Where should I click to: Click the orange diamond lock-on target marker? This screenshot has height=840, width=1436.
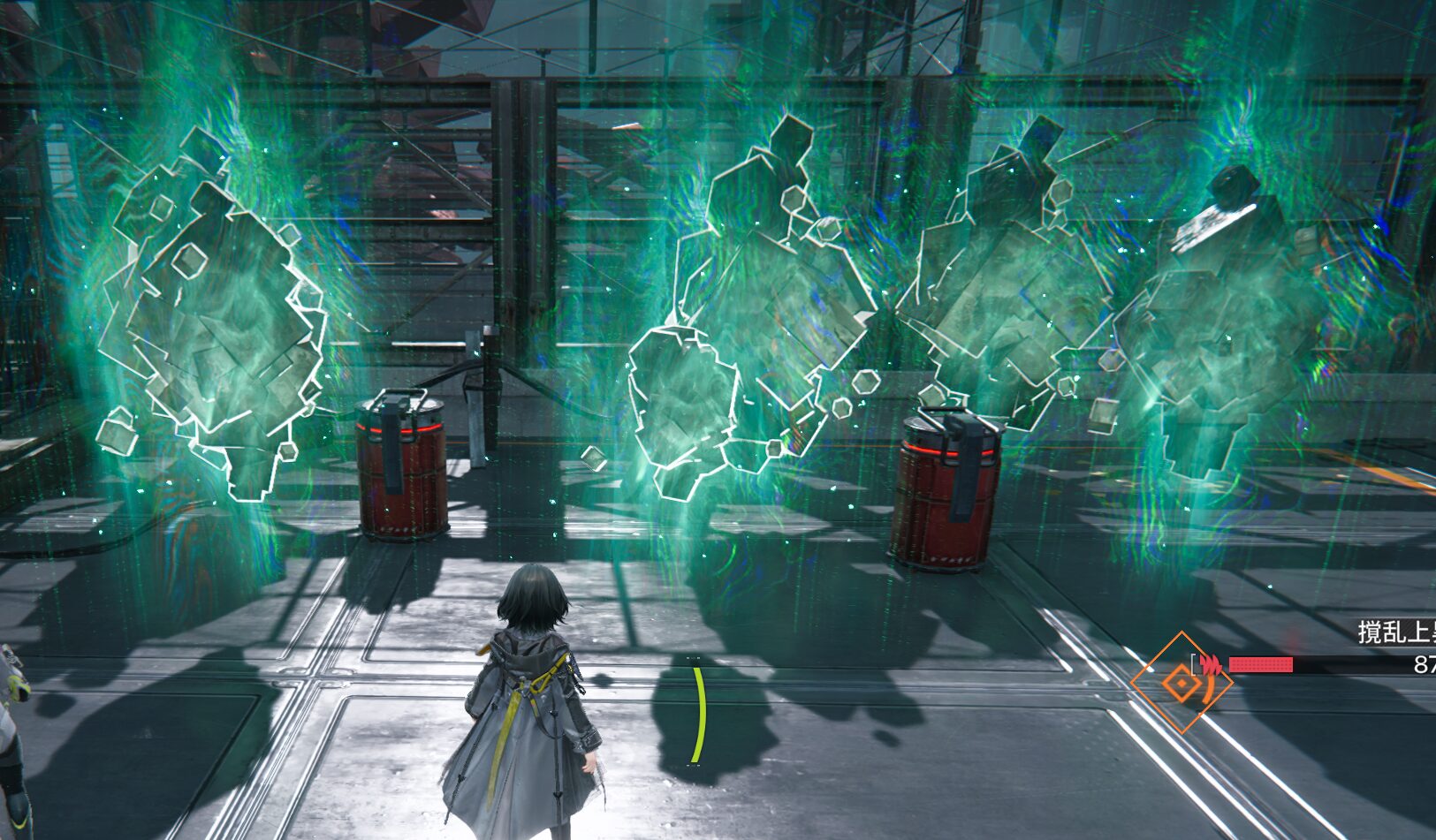1181,683
